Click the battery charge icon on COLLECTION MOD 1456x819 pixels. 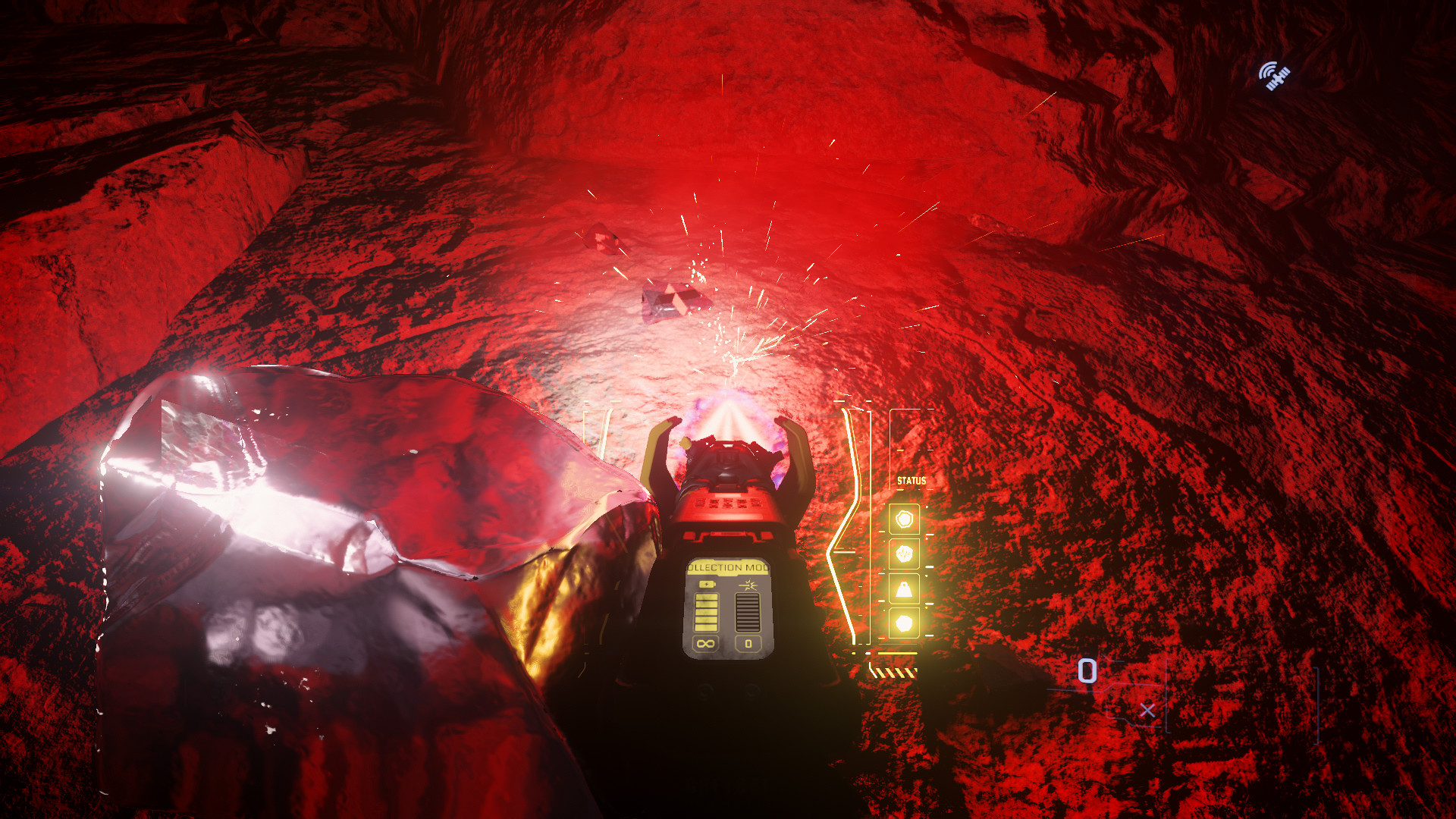[707, 584]
